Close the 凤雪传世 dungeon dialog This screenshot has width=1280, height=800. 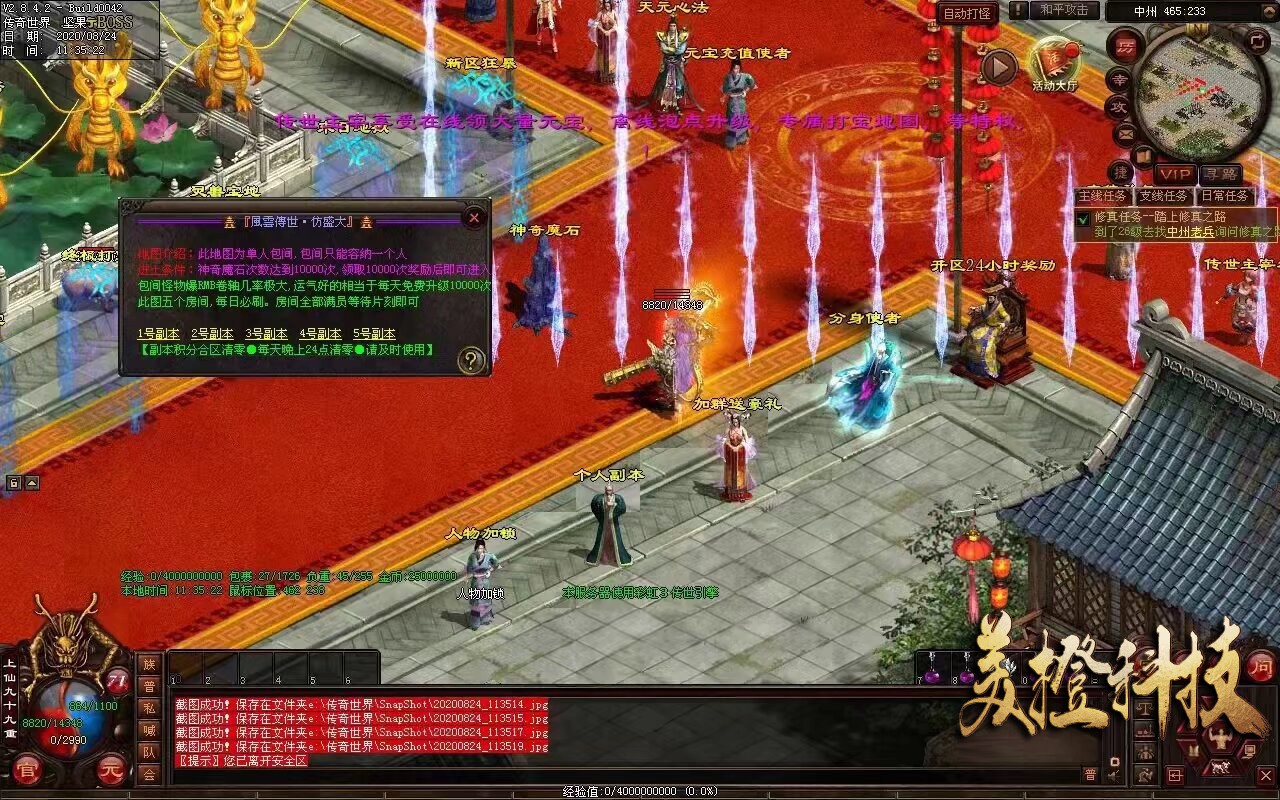pyautogui.click(x=474, y=217)
